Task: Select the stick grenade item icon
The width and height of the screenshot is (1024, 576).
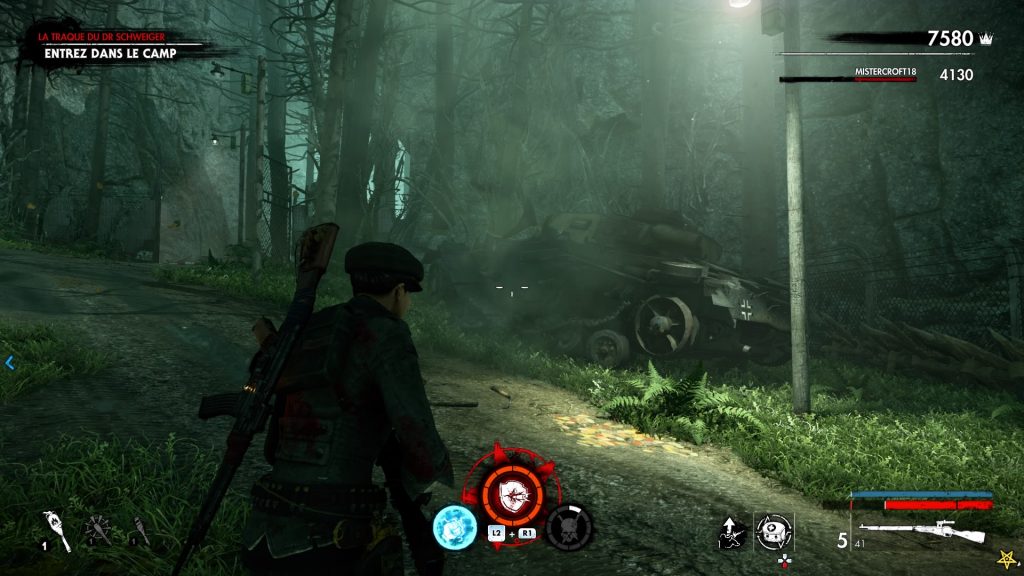Action: 140,530
